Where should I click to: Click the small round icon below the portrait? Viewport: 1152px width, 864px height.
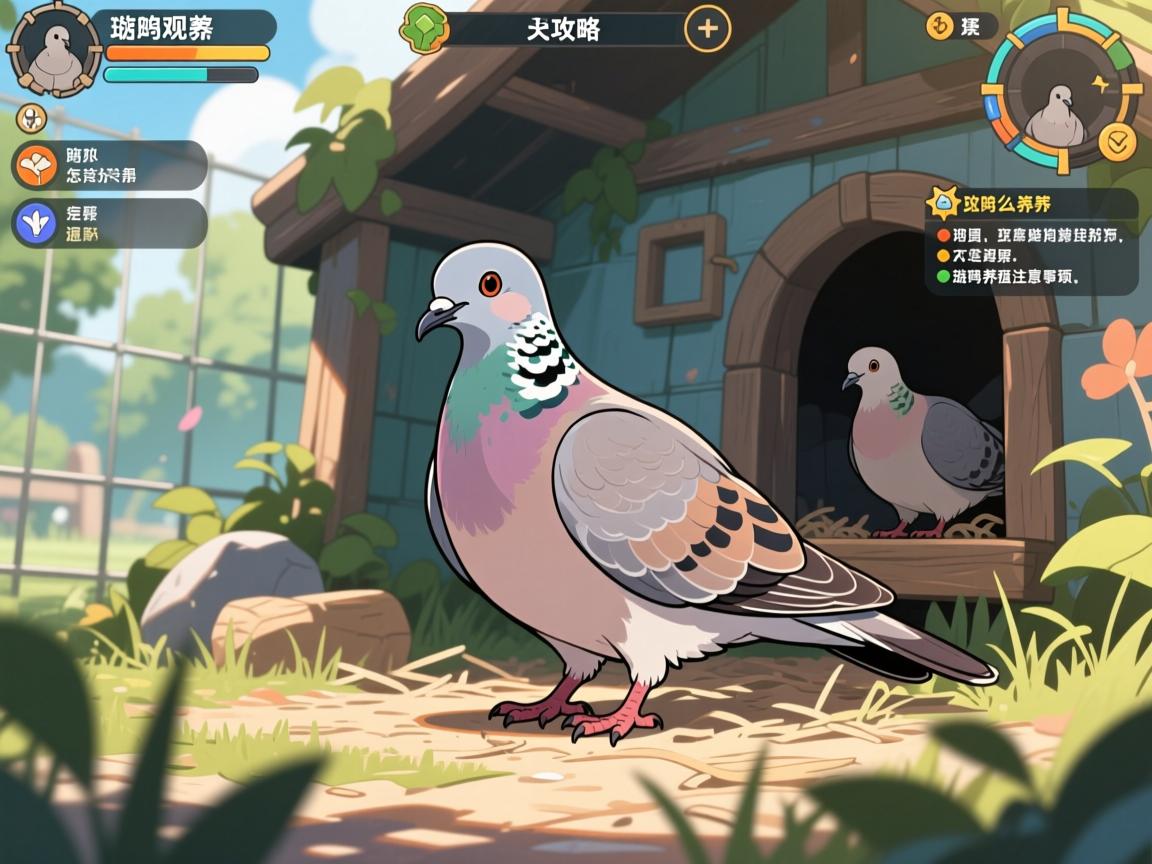(x=32, y=119)
